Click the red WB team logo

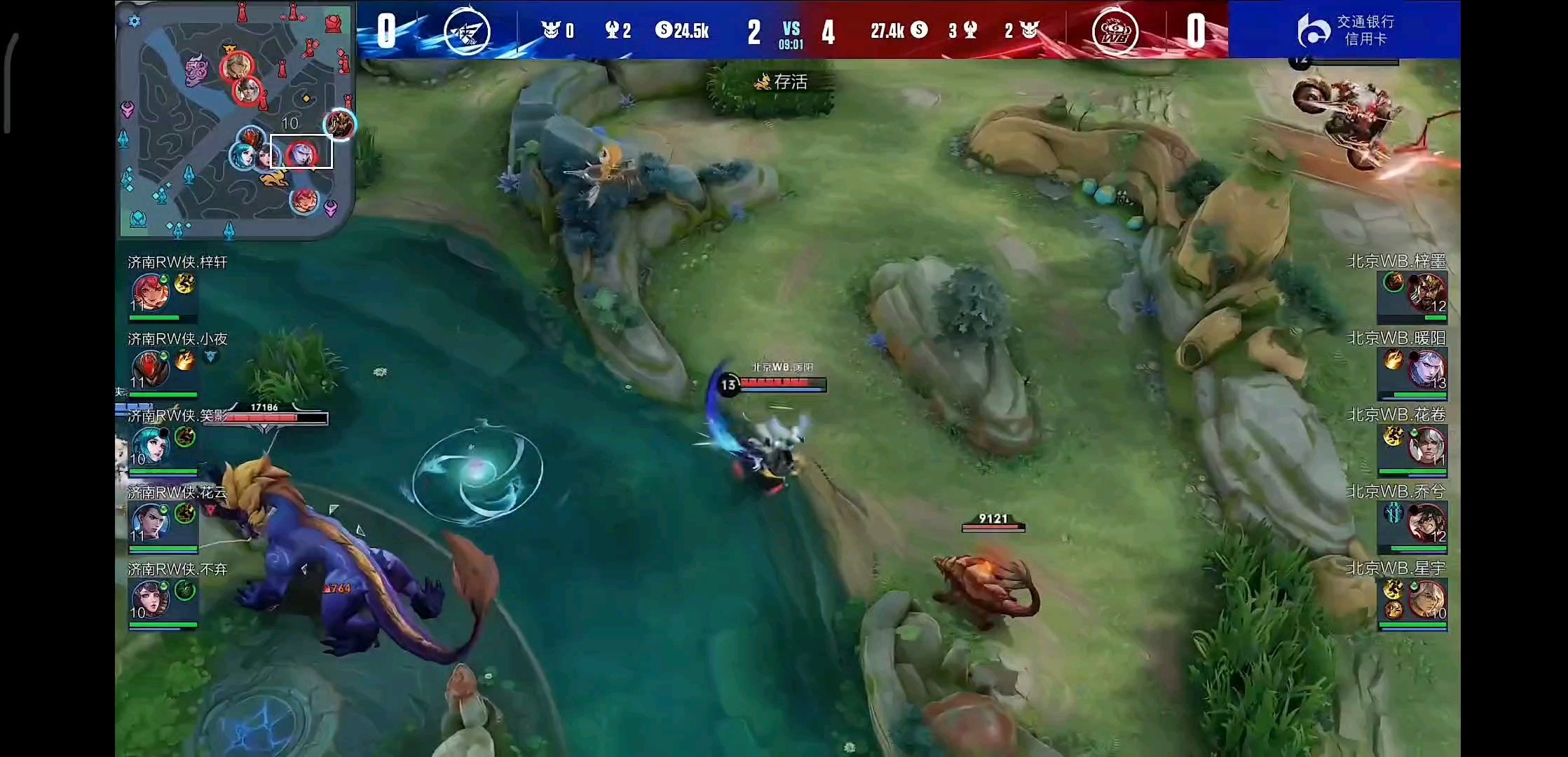point(1114,31)
